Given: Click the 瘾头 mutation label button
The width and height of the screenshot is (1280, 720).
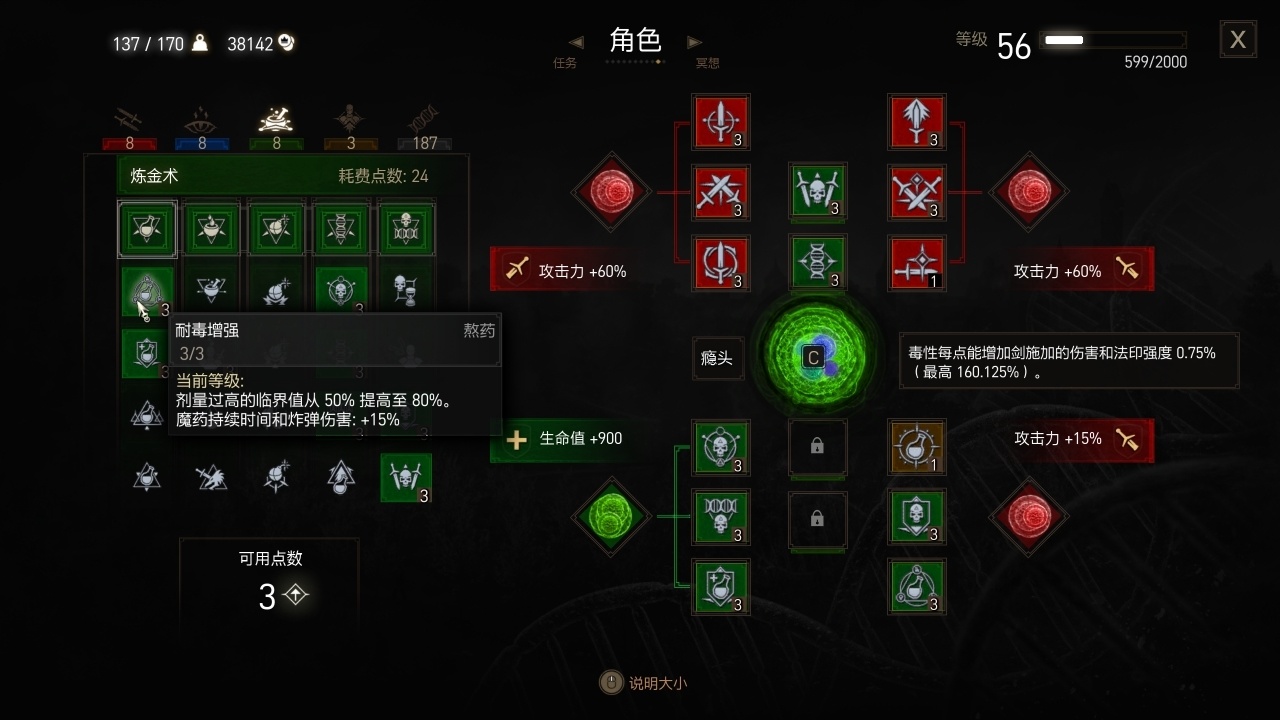Looking at the screenshot, I should click(716, 358).
